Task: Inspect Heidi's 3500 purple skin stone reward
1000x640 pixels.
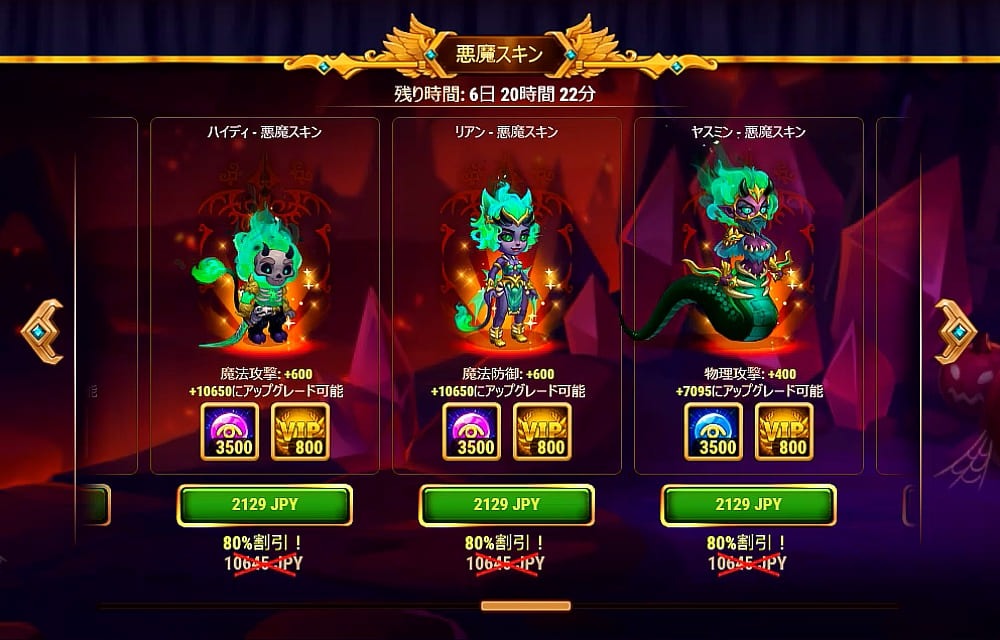Action: coord(230,431)
